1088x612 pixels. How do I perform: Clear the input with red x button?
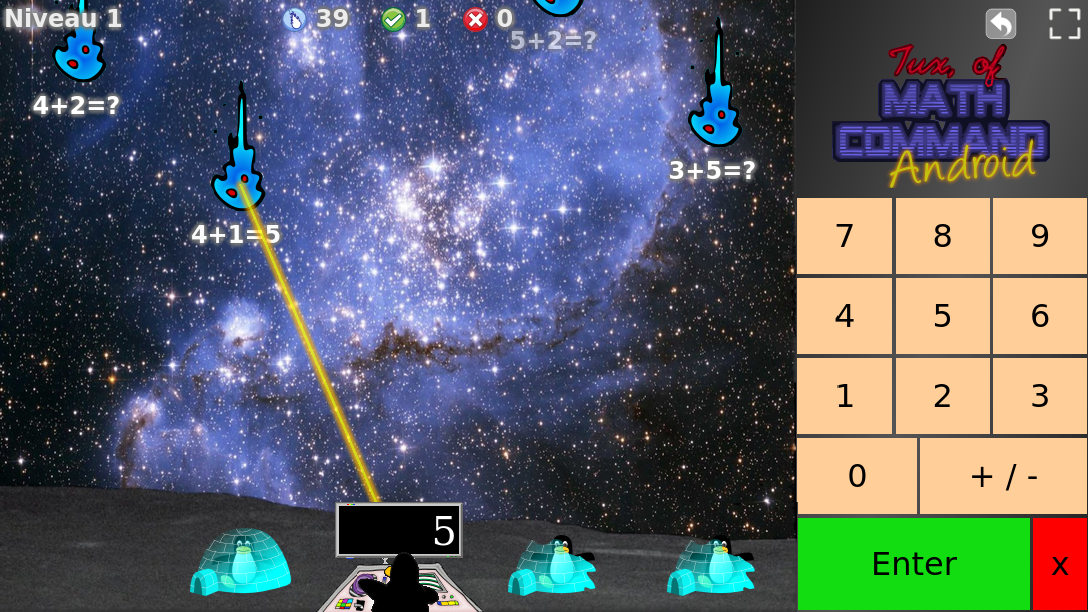1060,564
